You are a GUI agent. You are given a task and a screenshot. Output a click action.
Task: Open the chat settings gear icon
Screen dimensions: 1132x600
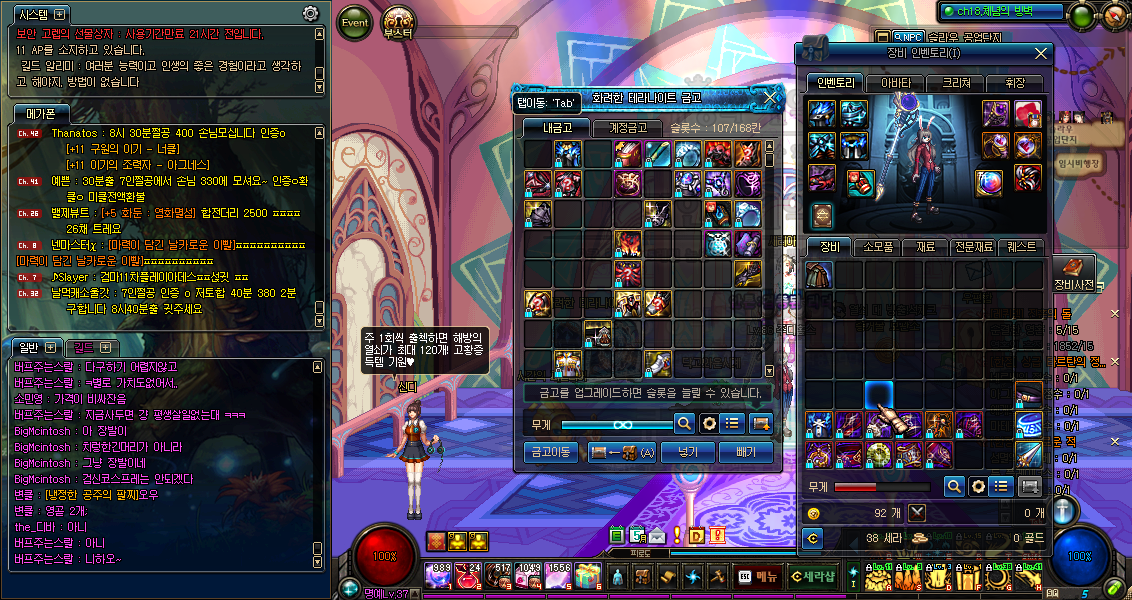[310, 13]
